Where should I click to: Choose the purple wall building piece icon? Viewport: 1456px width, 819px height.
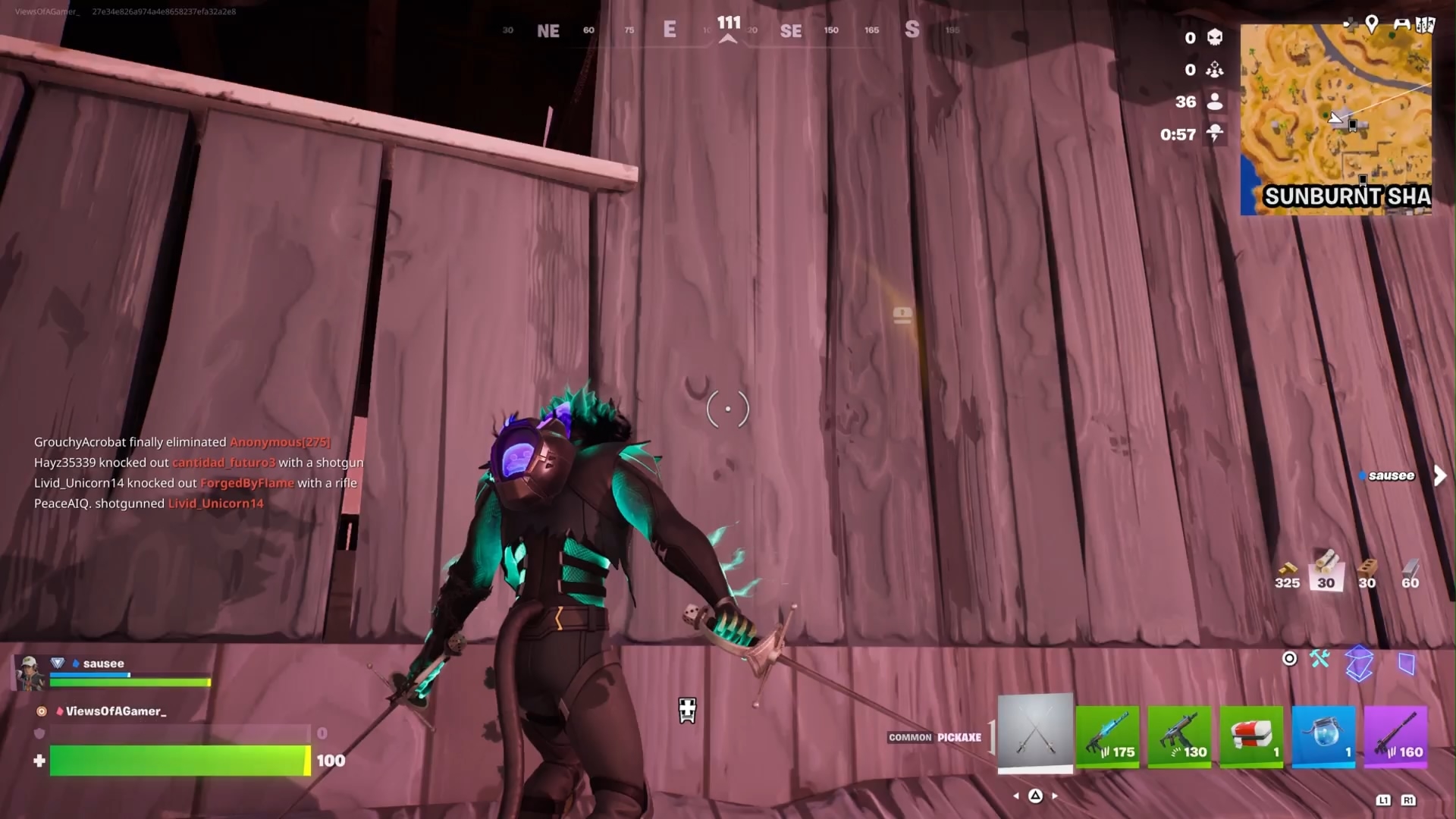pyautogui.click(x=1406, y=664)
